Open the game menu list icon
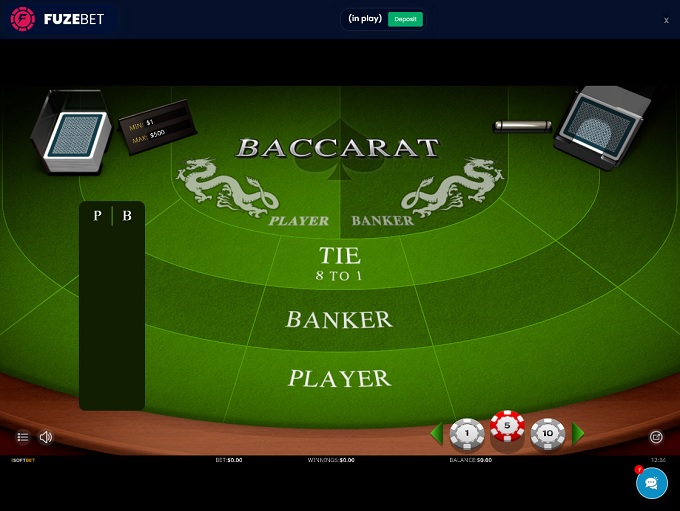 pyautogui.click(x=23, y=437)
